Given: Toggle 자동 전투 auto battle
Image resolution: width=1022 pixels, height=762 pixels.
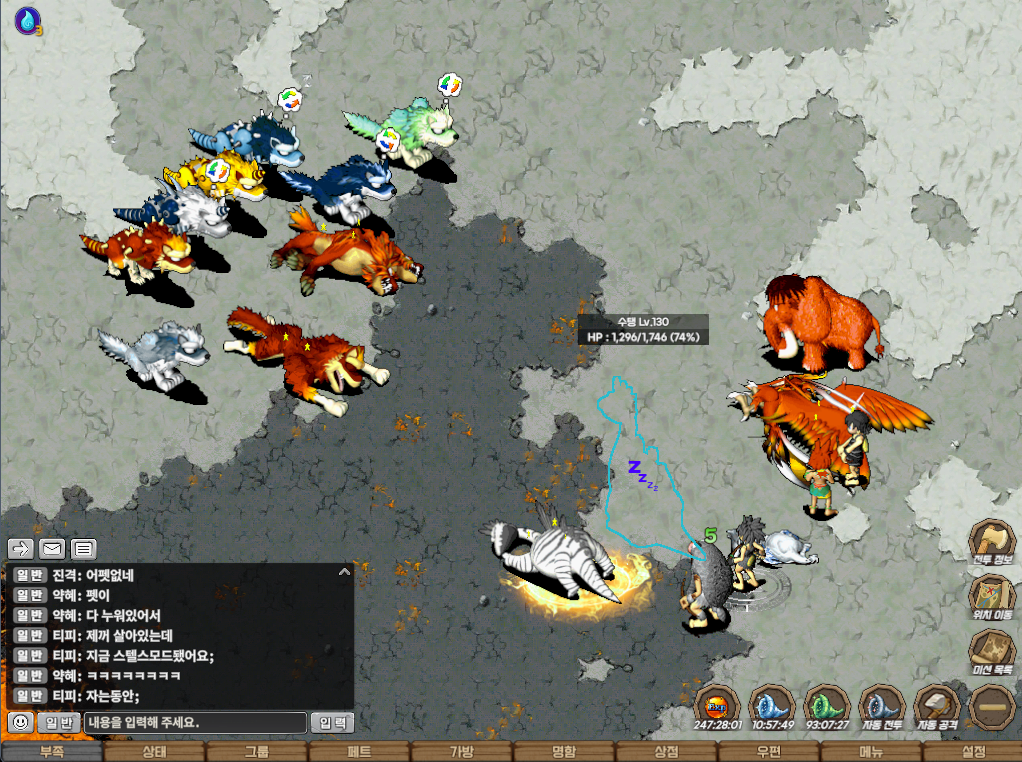Looking at the screenshot, I should pyautogui.click(x=880, y=703).
